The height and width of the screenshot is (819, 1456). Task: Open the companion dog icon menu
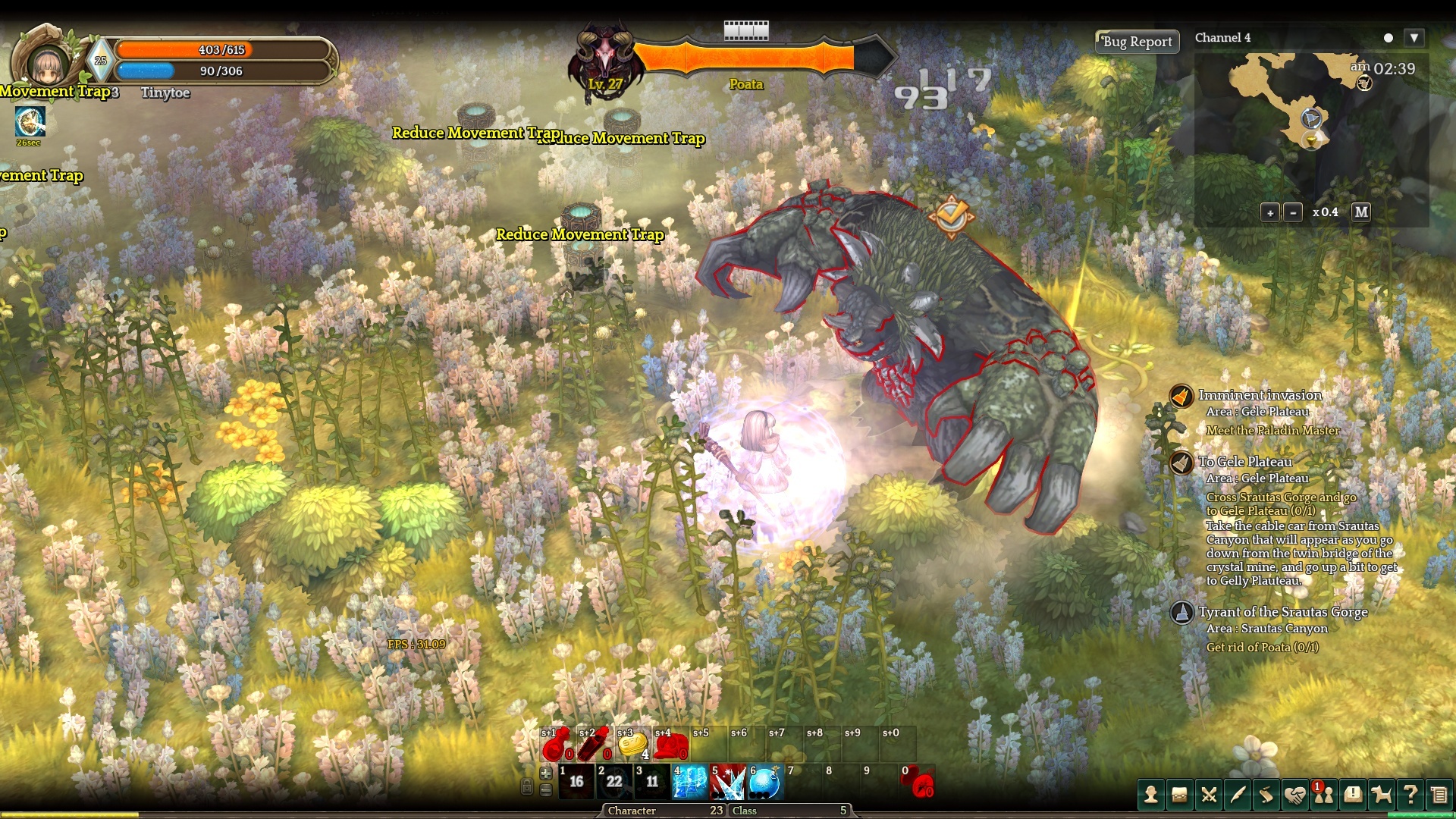click(1382, 795)
